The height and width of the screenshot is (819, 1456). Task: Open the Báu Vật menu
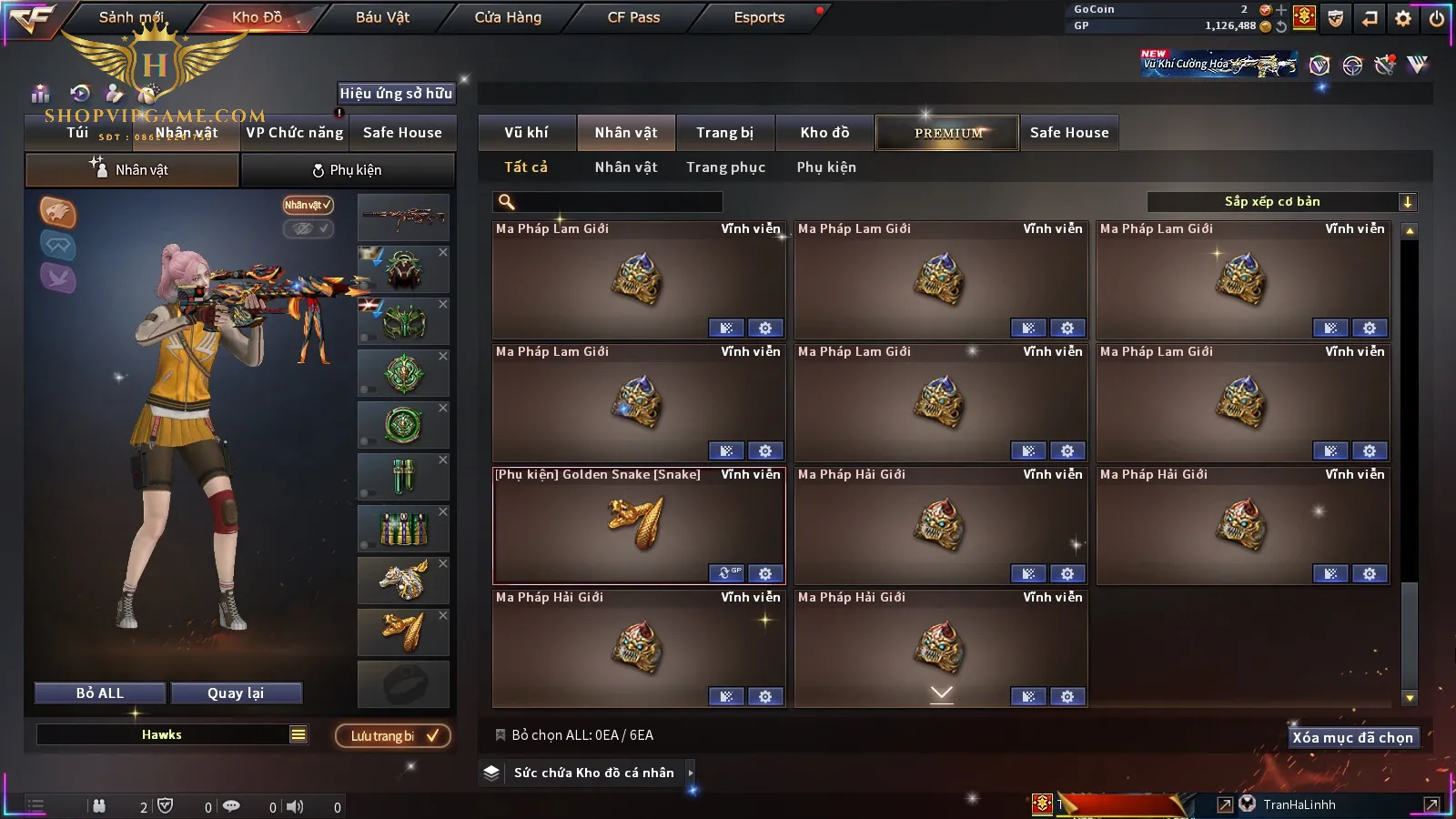[382, 17]
